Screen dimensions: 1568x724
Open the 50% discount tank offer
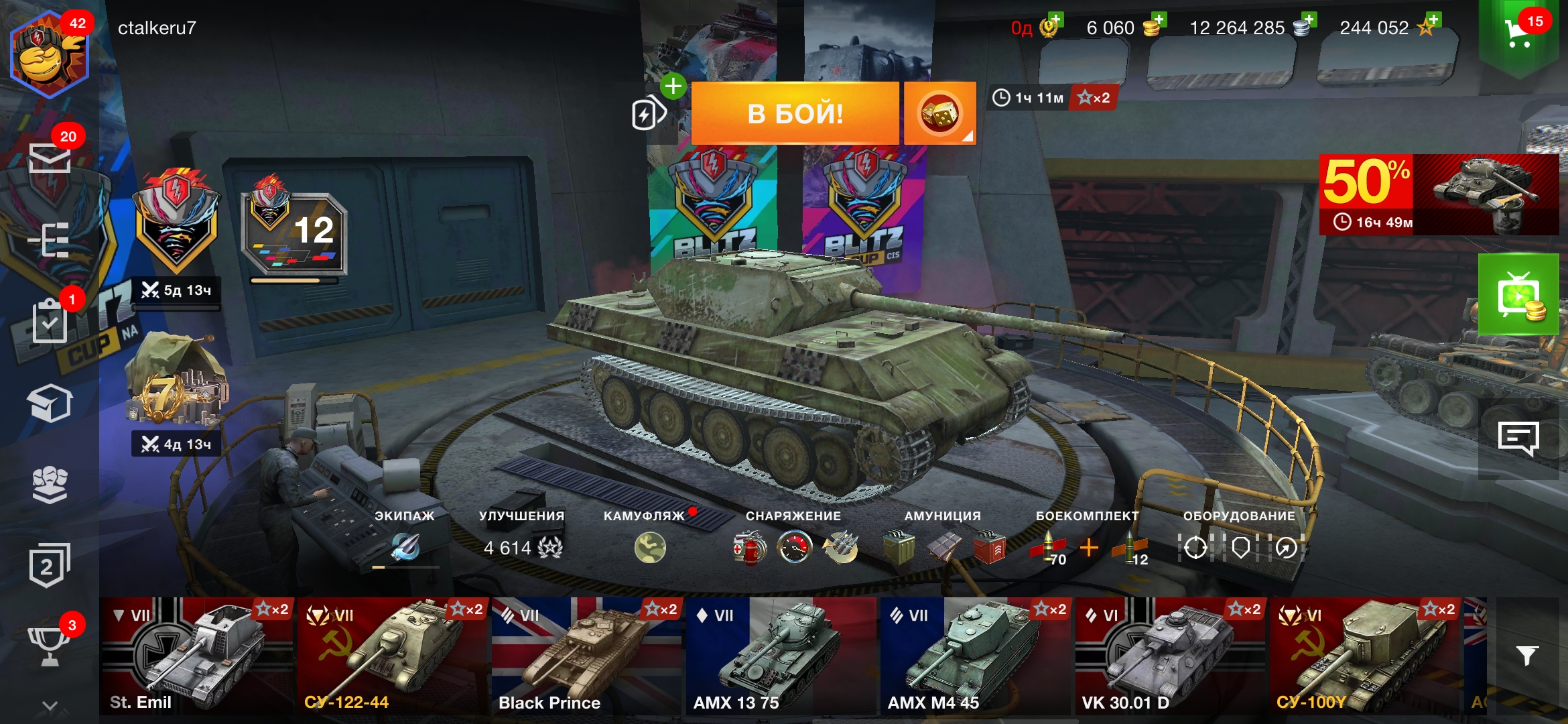point(1439,194)
